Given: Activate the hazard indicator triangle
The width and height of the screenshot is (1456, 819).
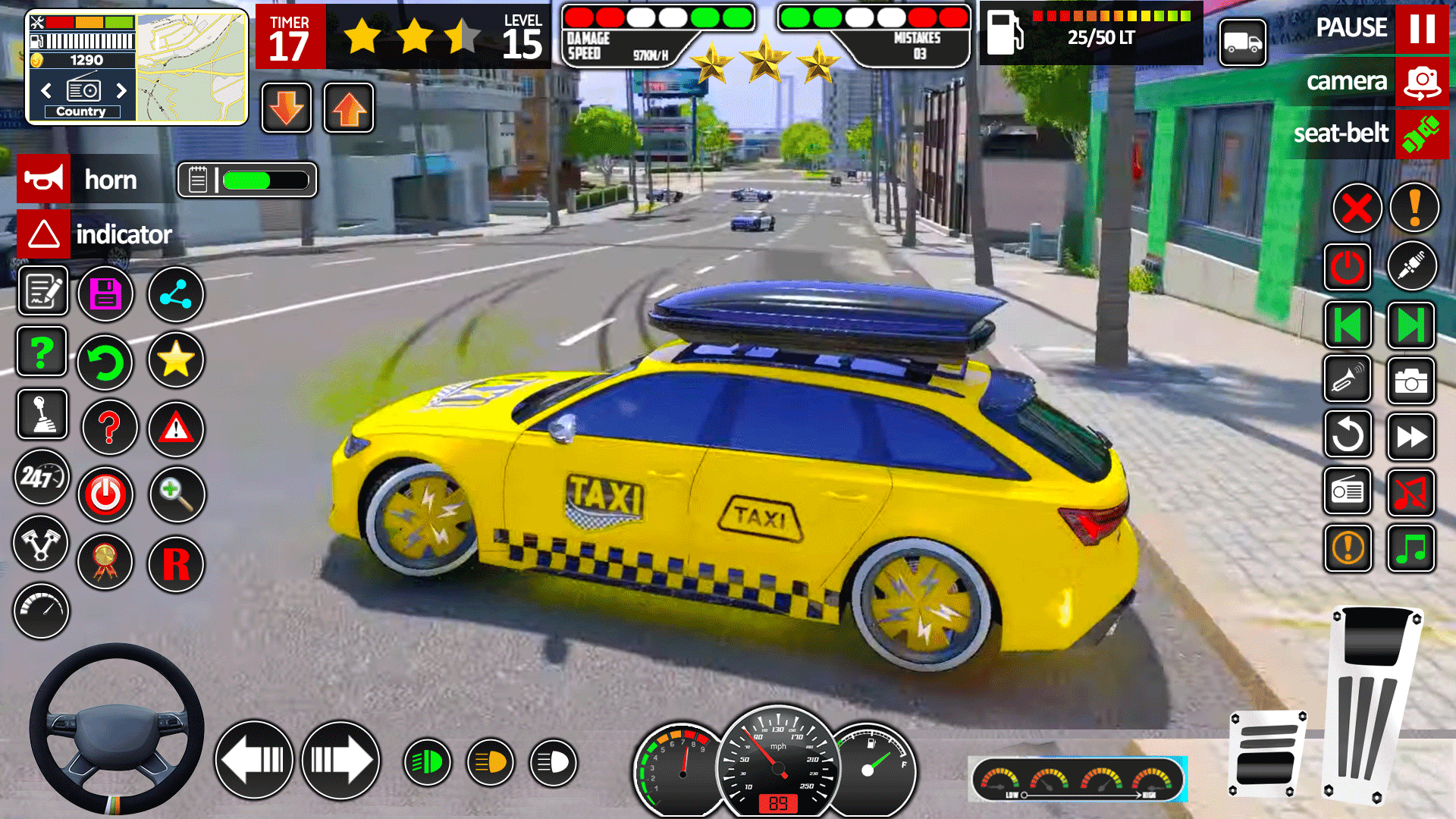Looking at the screenshot, I should click(x=44, y=234).
